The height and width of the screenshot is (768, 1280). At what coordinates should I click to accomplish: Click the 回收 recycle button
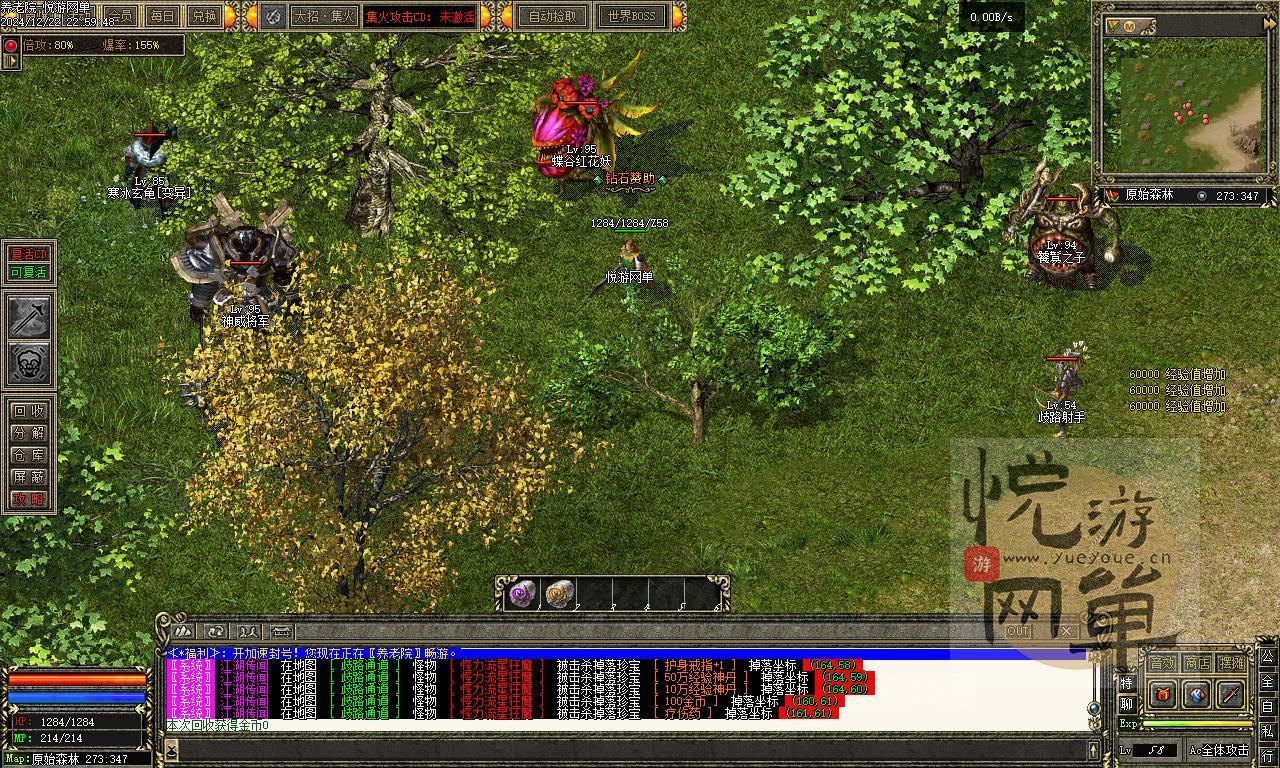(x=28, y=411)
